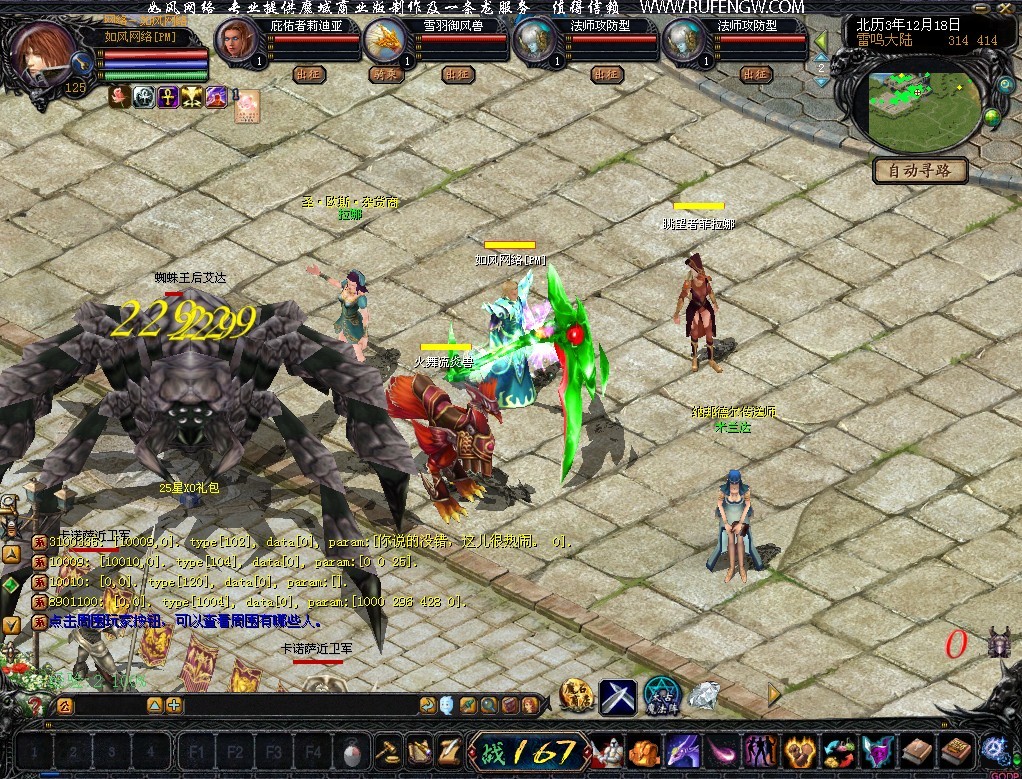Click the 骑乘 ride button
Screen dimensions: 1022x779
385,74
